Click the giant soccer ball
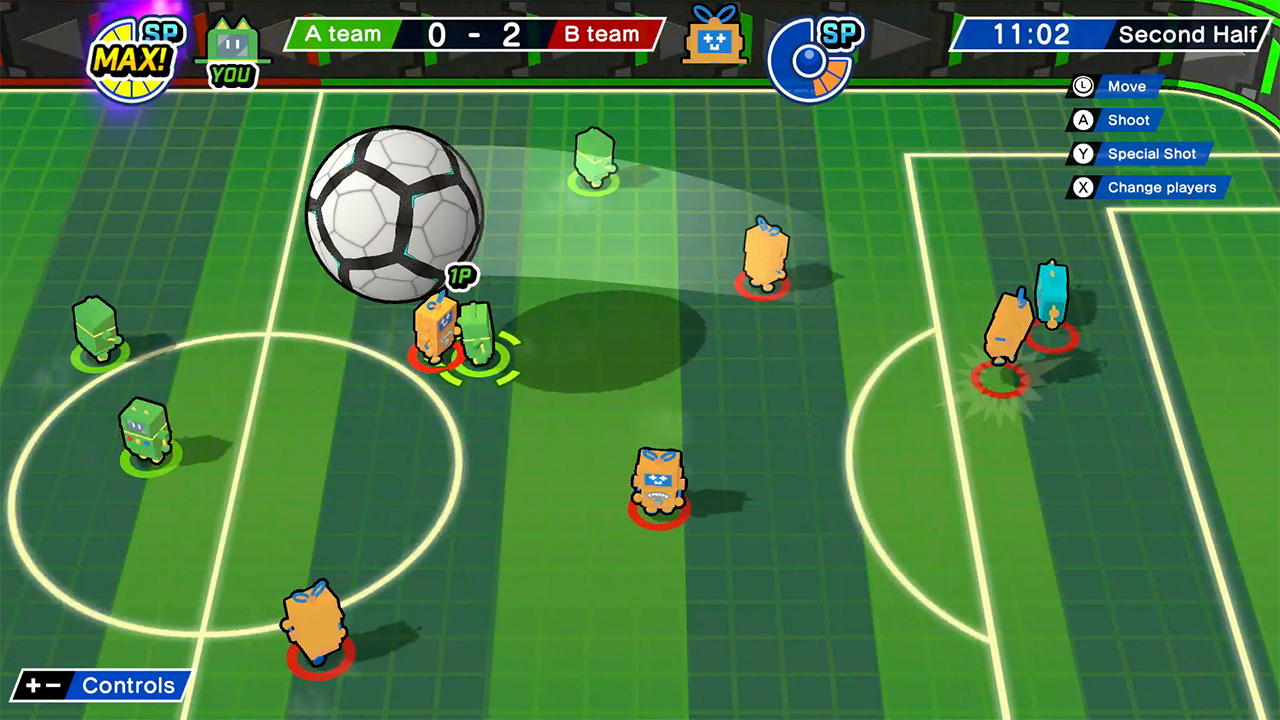The width and height of the screenshot is (1280, 720). (x=395, y=215)
